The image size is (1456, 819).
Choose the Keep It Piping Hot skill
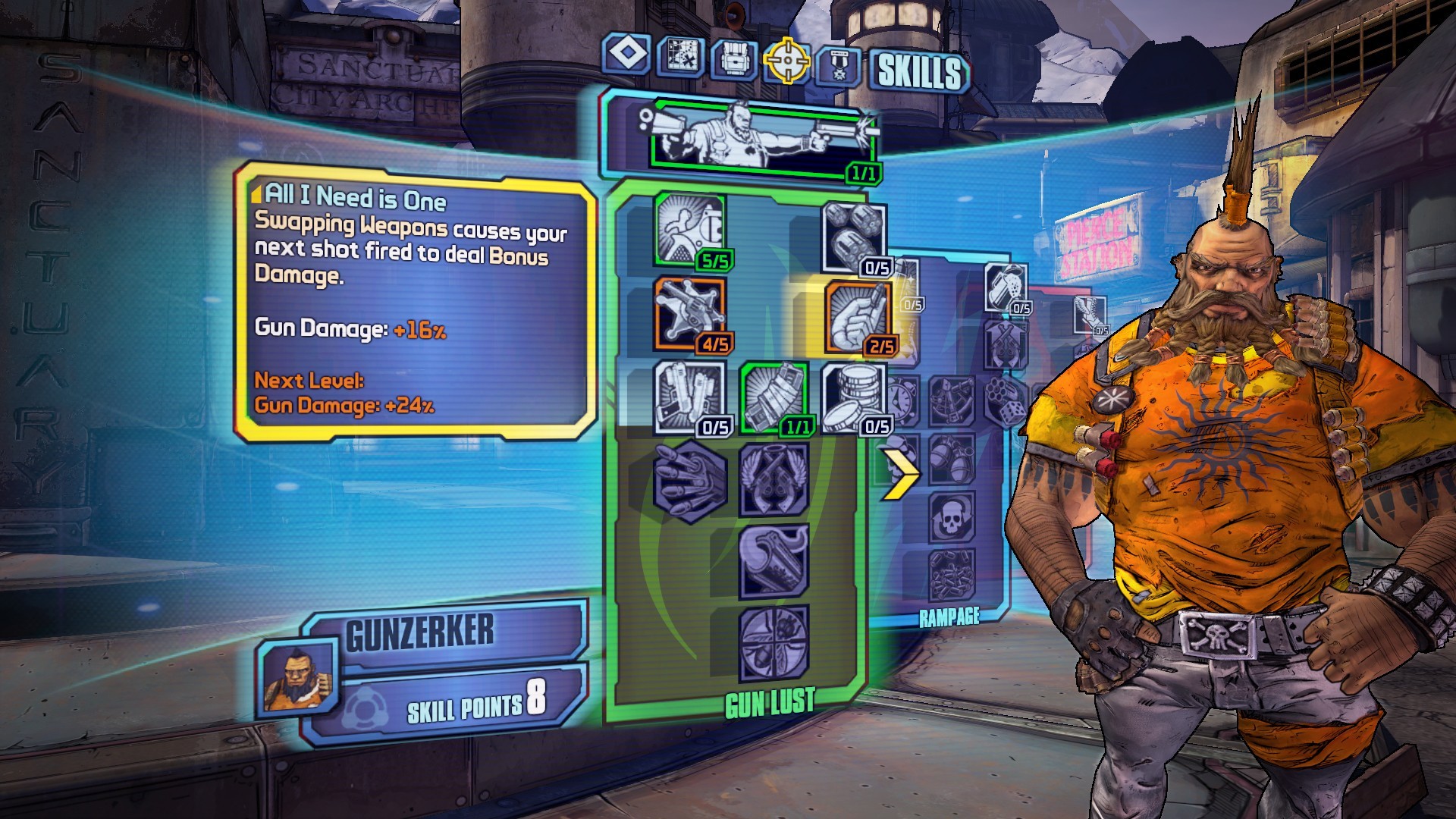[773, 562]
